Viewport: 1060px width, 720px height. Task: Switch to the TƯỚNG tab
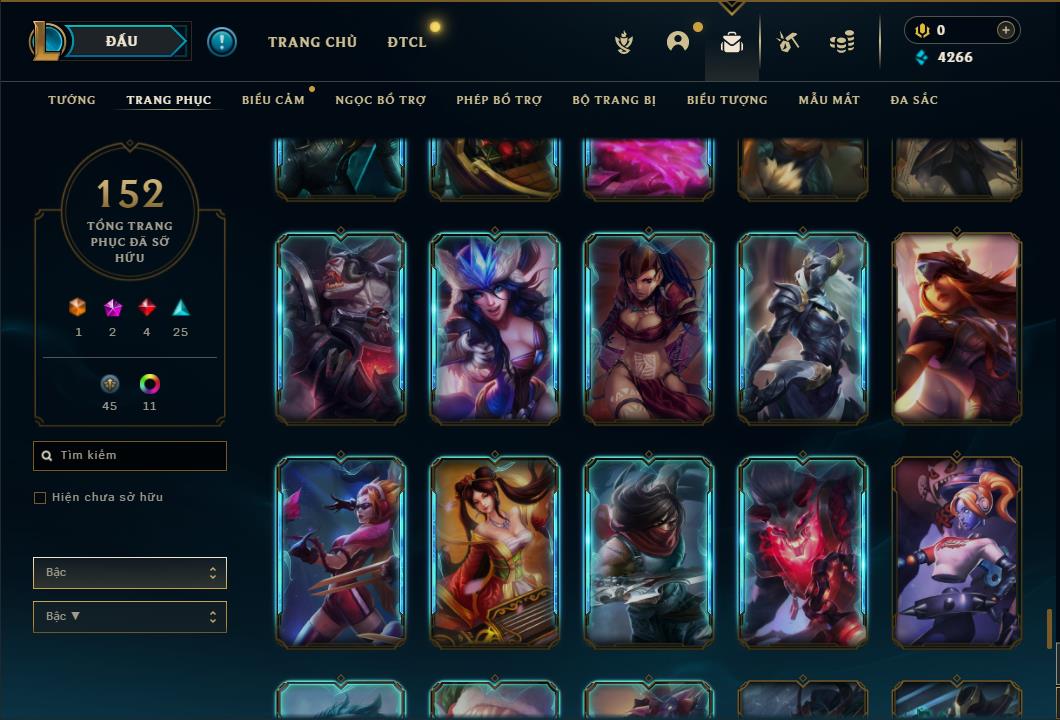[72, 100]
